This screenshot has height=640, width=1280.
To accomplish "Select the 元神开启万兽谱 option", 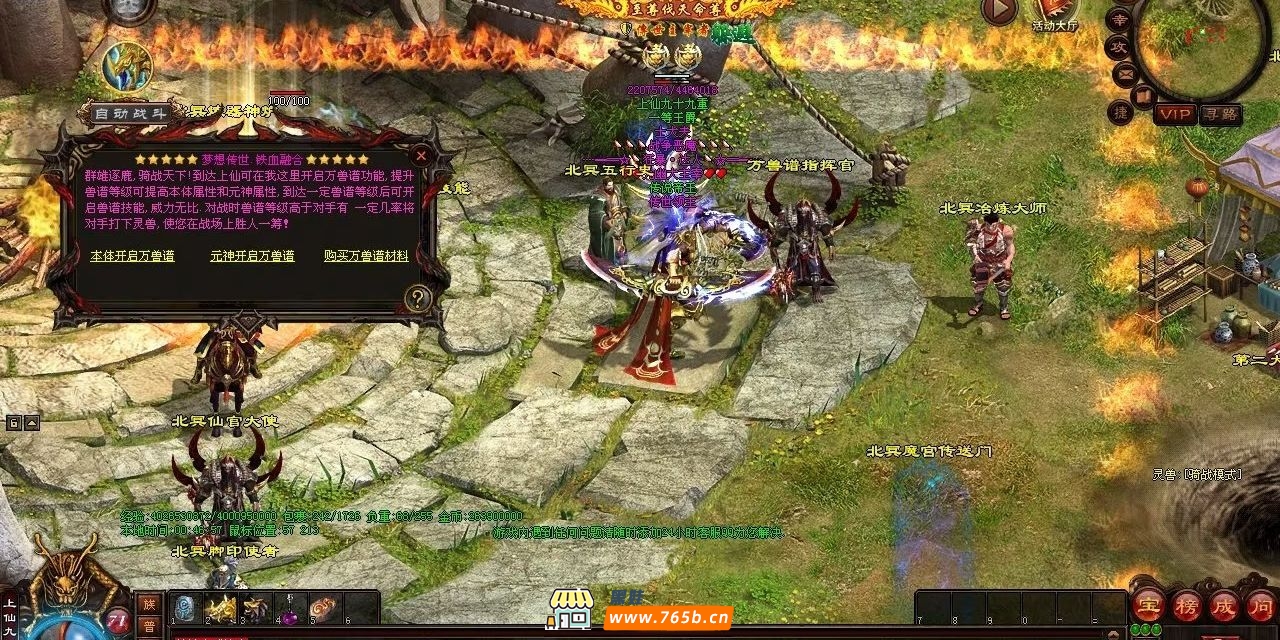I will point(252,256).
